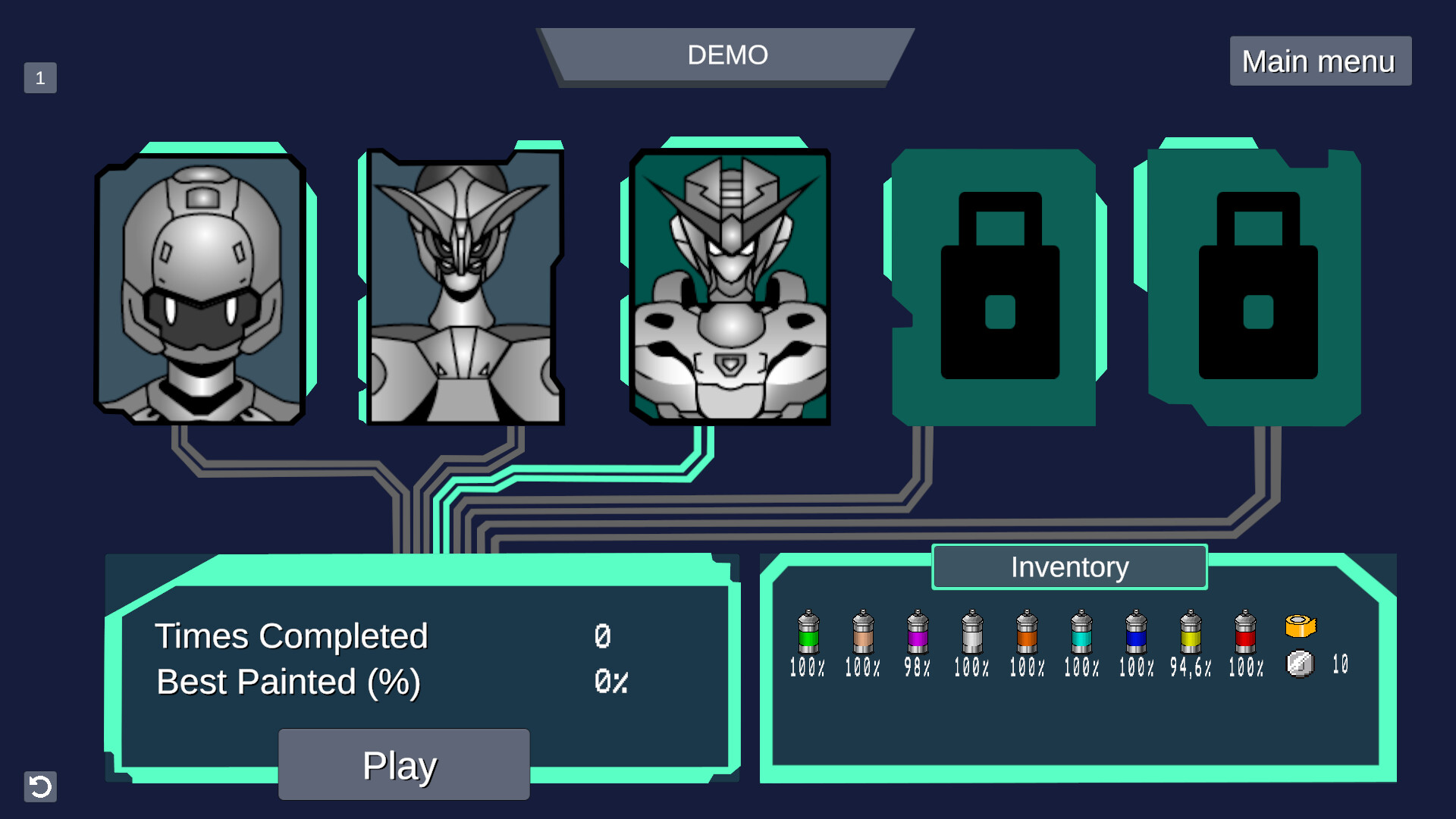
Task: Click the DEMO title banner
Action: coord(726,55)
